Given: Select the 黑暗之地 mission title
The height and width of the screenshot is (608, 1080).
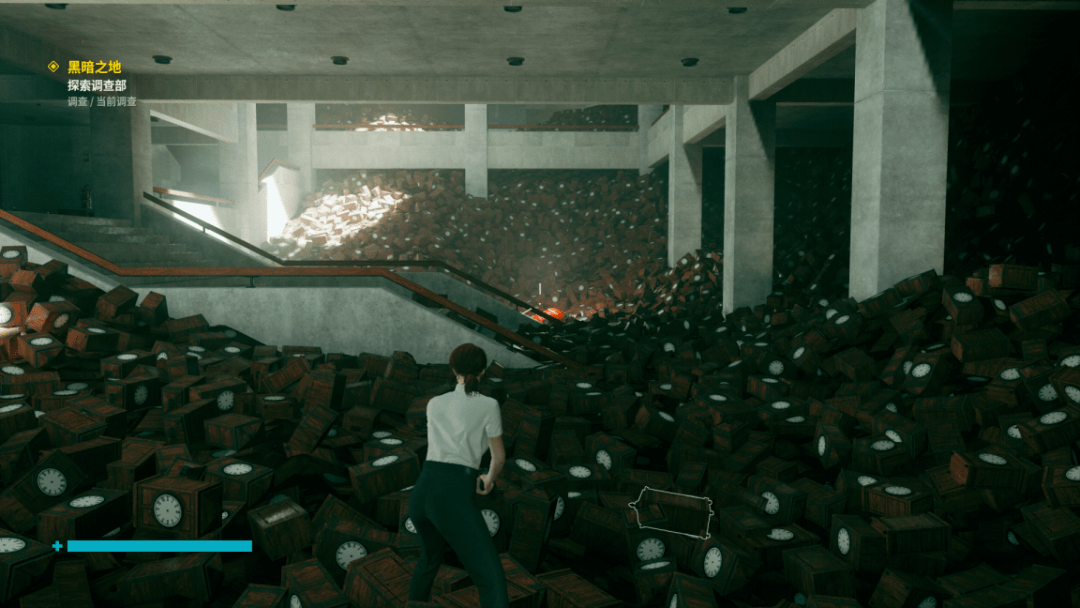Looking at the screenshot, I should point(94,67).
